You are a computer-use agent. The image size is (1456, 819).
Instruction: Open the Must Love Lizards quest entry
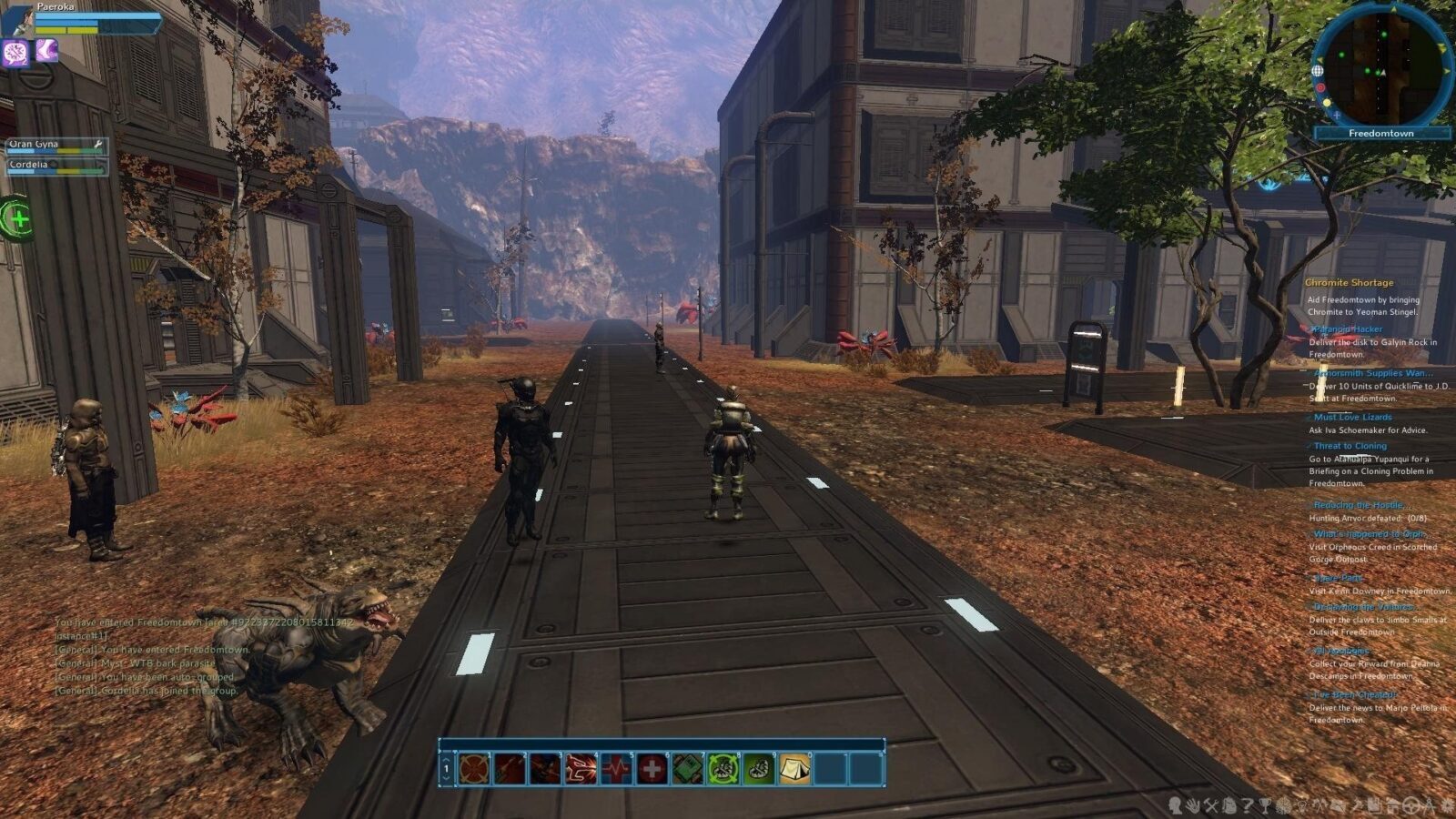pos(1352,417)
